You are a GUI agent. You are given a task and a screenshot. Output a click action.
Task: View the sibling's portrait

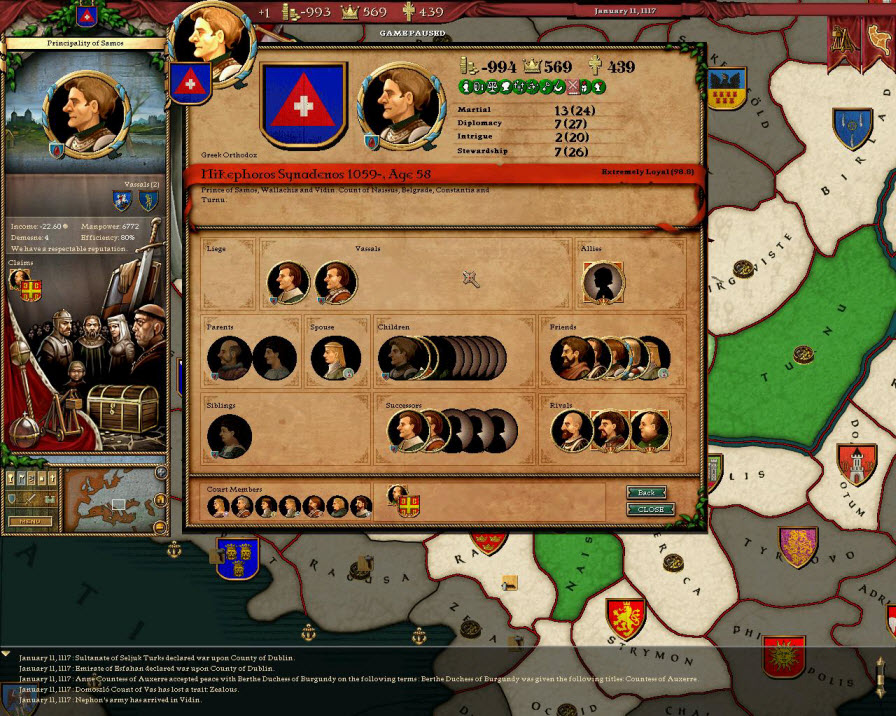pos(229,436)
